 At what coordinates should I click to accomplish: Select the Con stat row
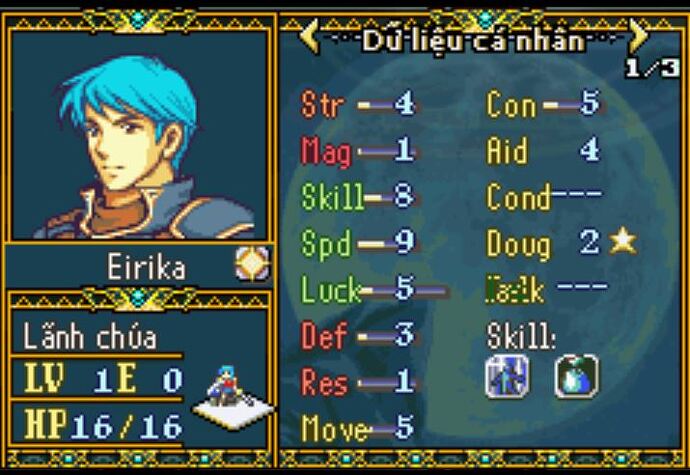coord(543,103)
